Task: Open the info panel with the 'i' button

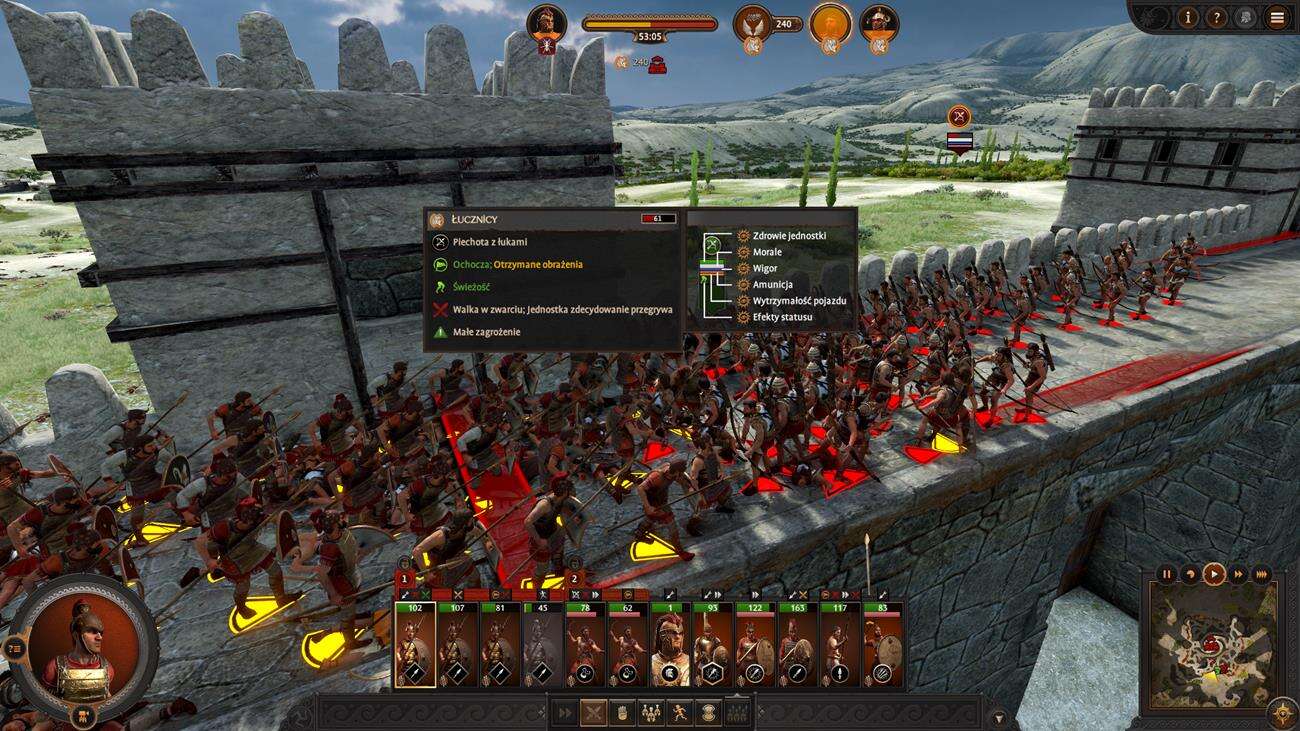Action: pos(1187,17)
